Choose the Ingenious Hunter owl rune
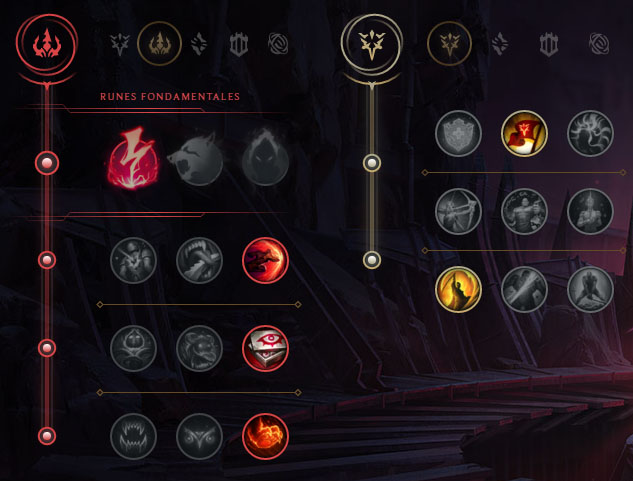Image resolution: width=633 pixels, height=481 pixels. 199,436
